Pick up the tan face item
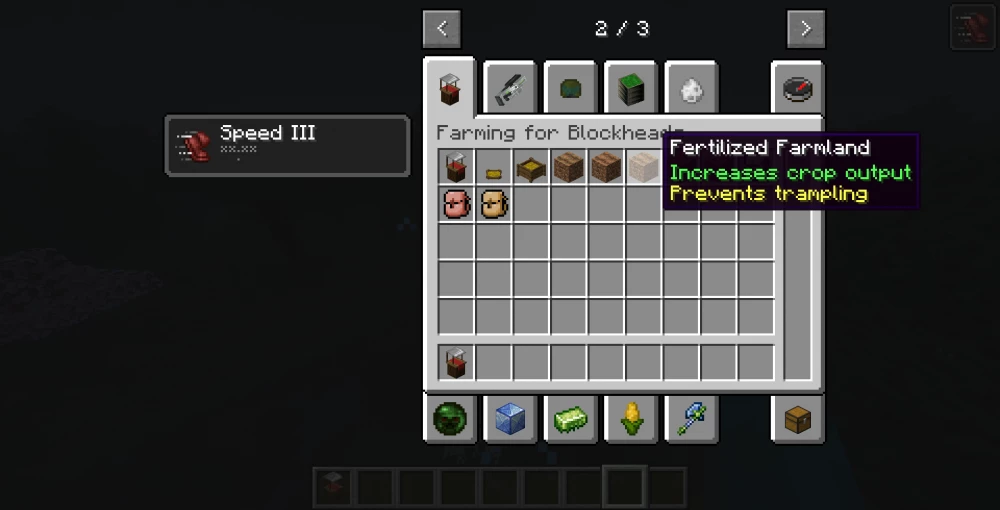The height and width of the screenshot is (510, 1000). click(x=494, y=204)
